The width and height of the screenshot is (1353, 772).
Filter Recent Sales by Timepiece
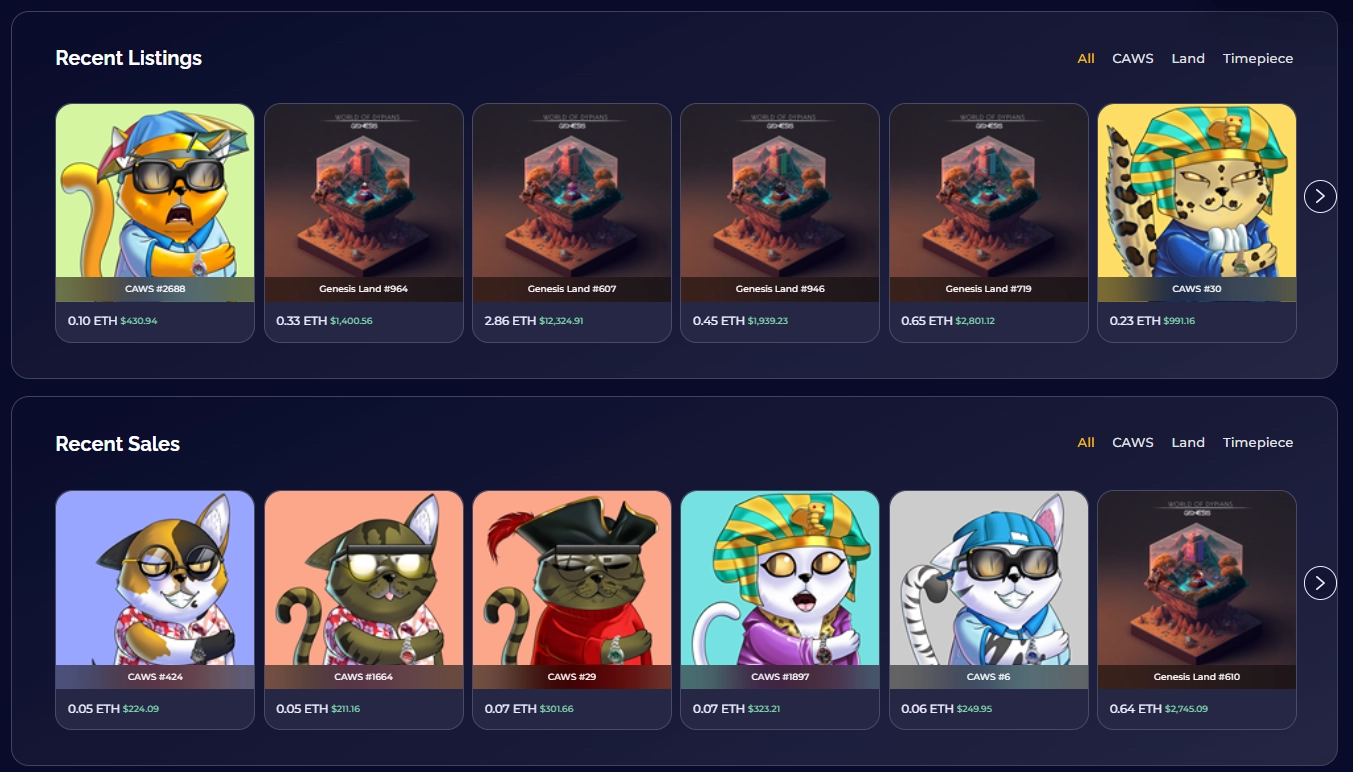pyautogui.click(x=1257, y=442)
